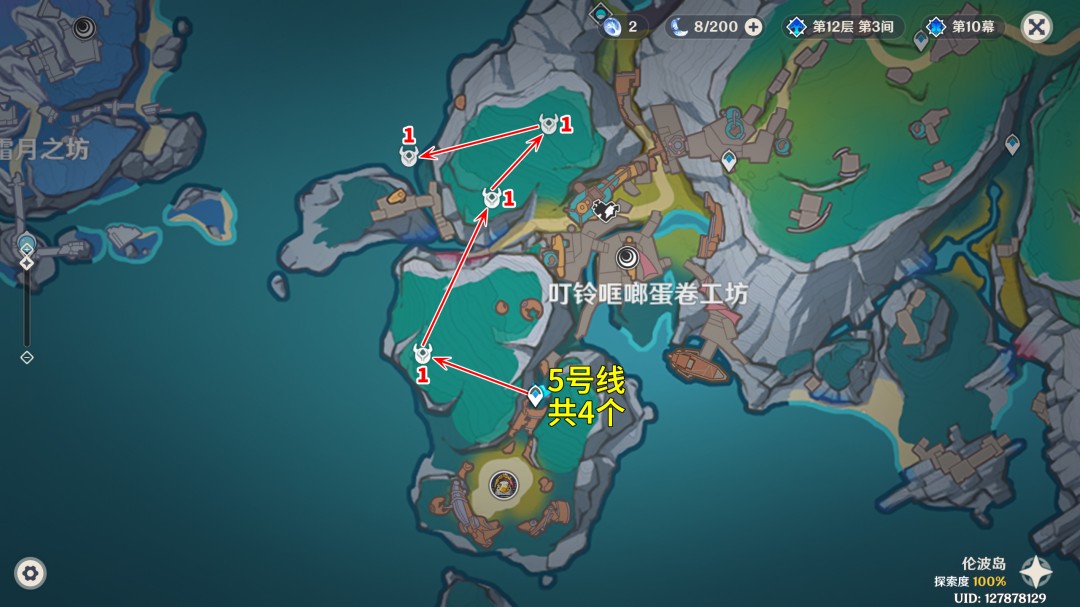The width and height of the screenshot is (1080, 607).
Task: Select the black-and-white animal marker in town
Action: click(x=603, y=209)
